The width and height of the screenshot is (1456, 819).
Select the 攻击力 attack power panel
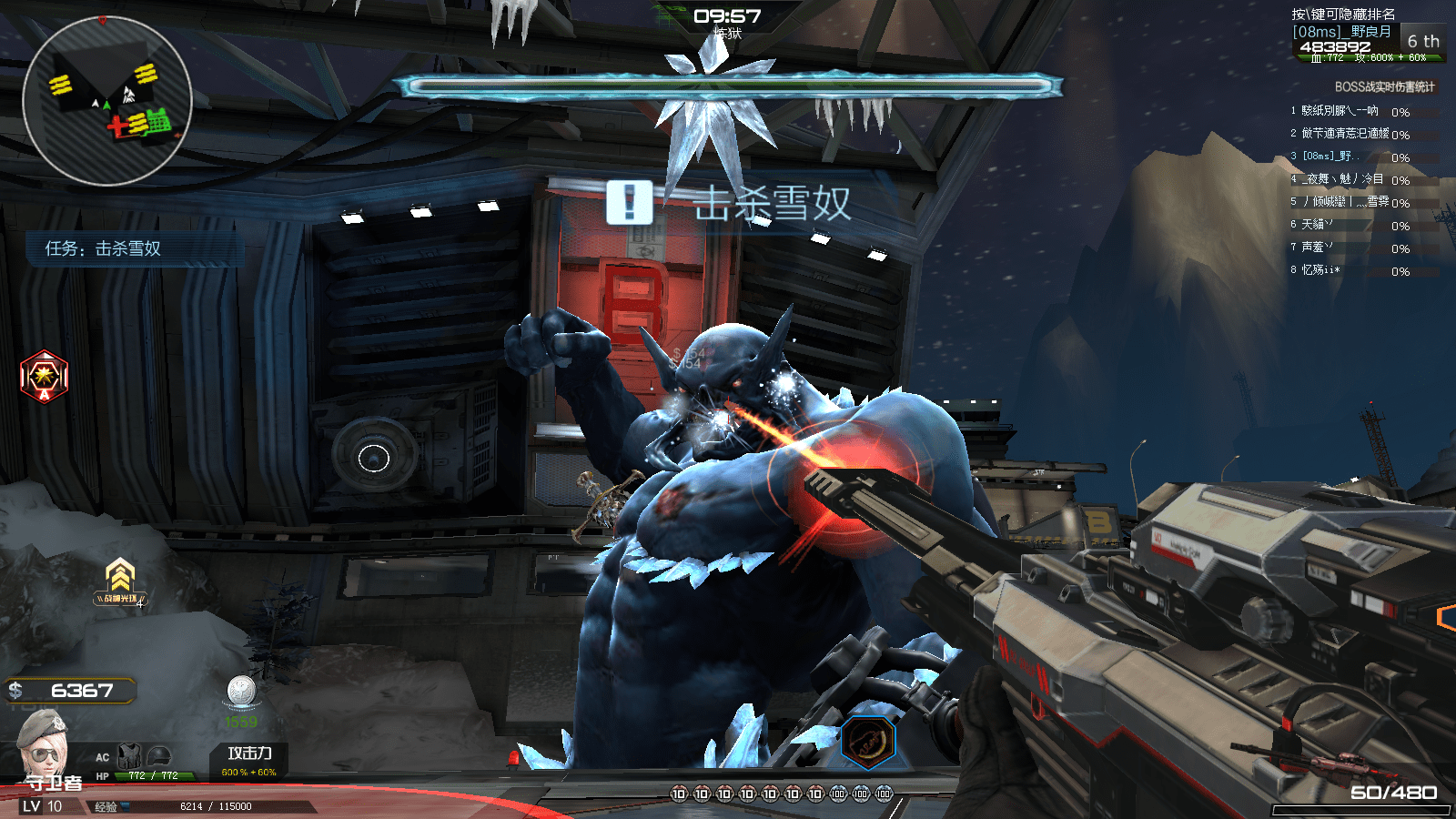pyautogui.click(x=248, y=760)
